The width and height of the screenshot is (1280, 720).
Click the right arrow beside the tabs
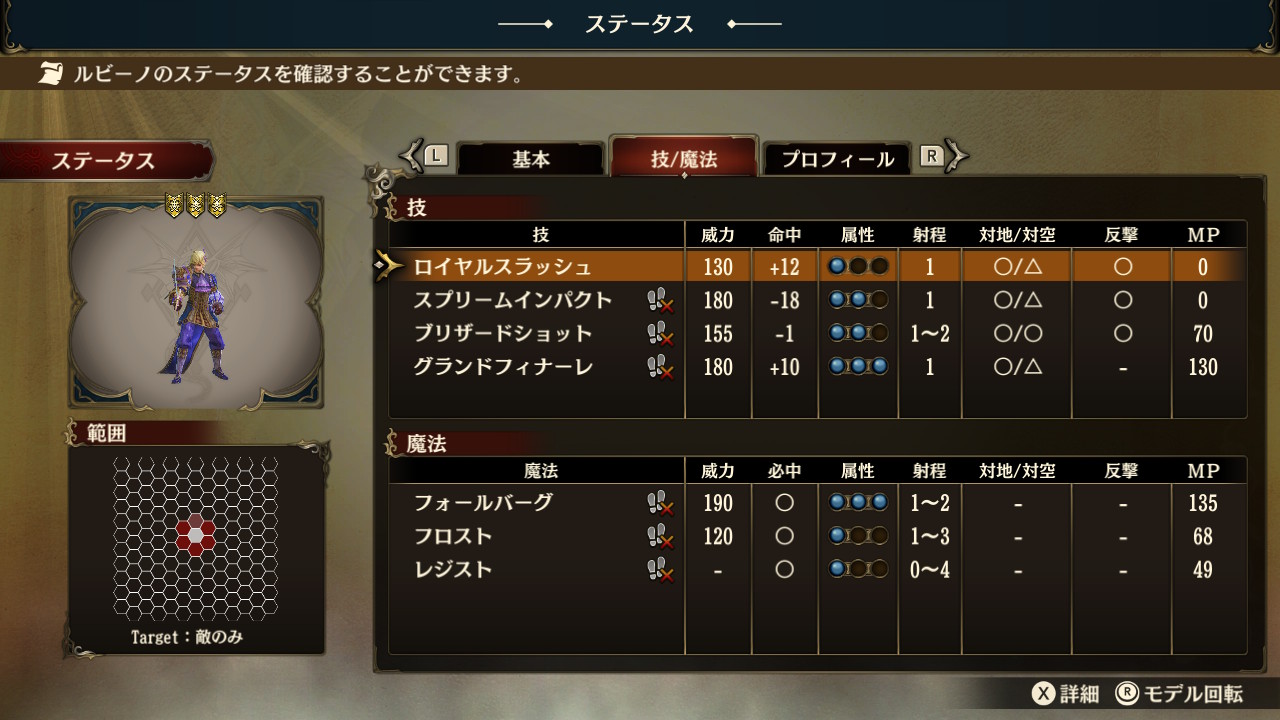pos(957,155)
